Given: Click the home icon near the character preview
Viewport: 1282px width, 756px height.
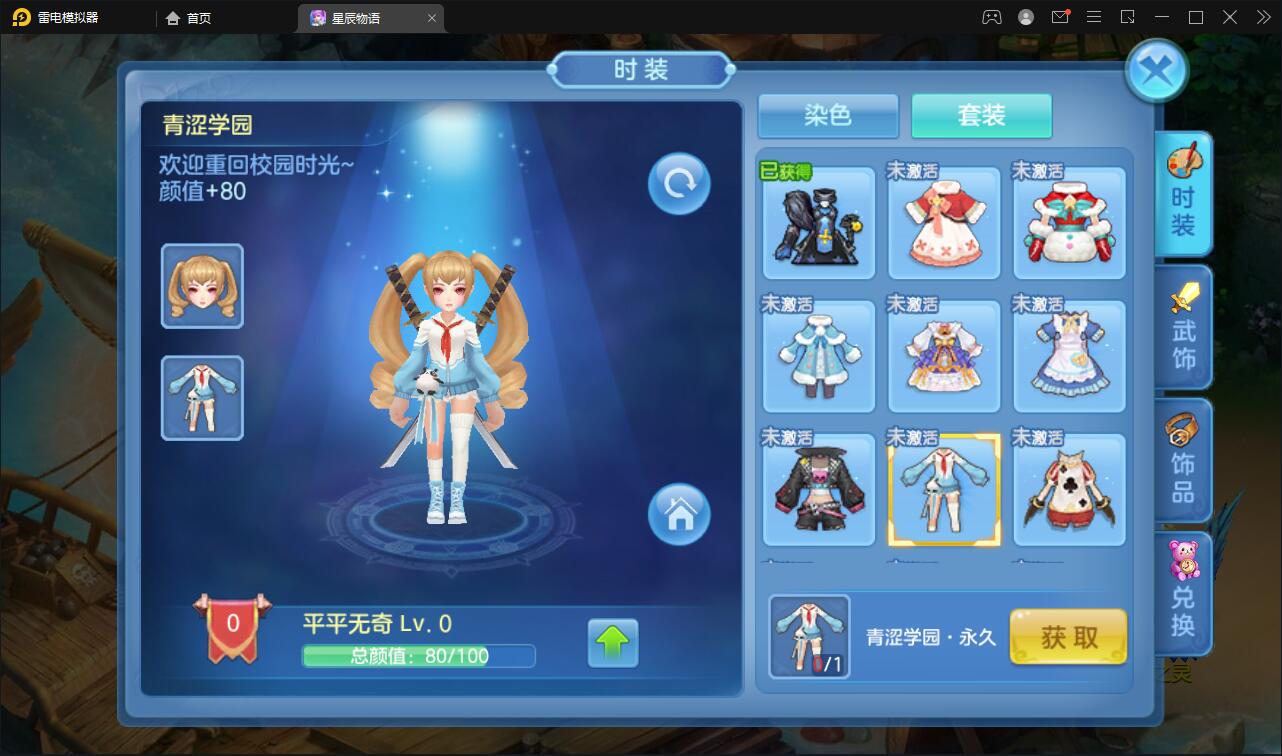Looking at the screenshot, I should tap(678, 514).
